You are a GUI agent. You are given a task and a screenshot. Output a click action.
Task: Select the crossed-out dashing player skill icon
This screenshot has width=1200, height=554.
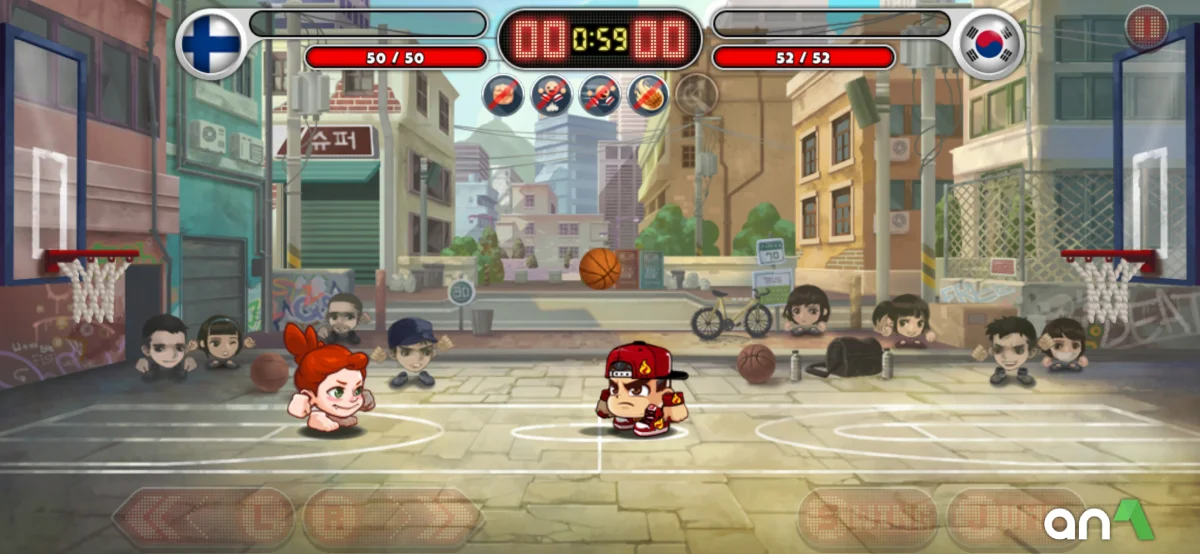pos(599,94)
